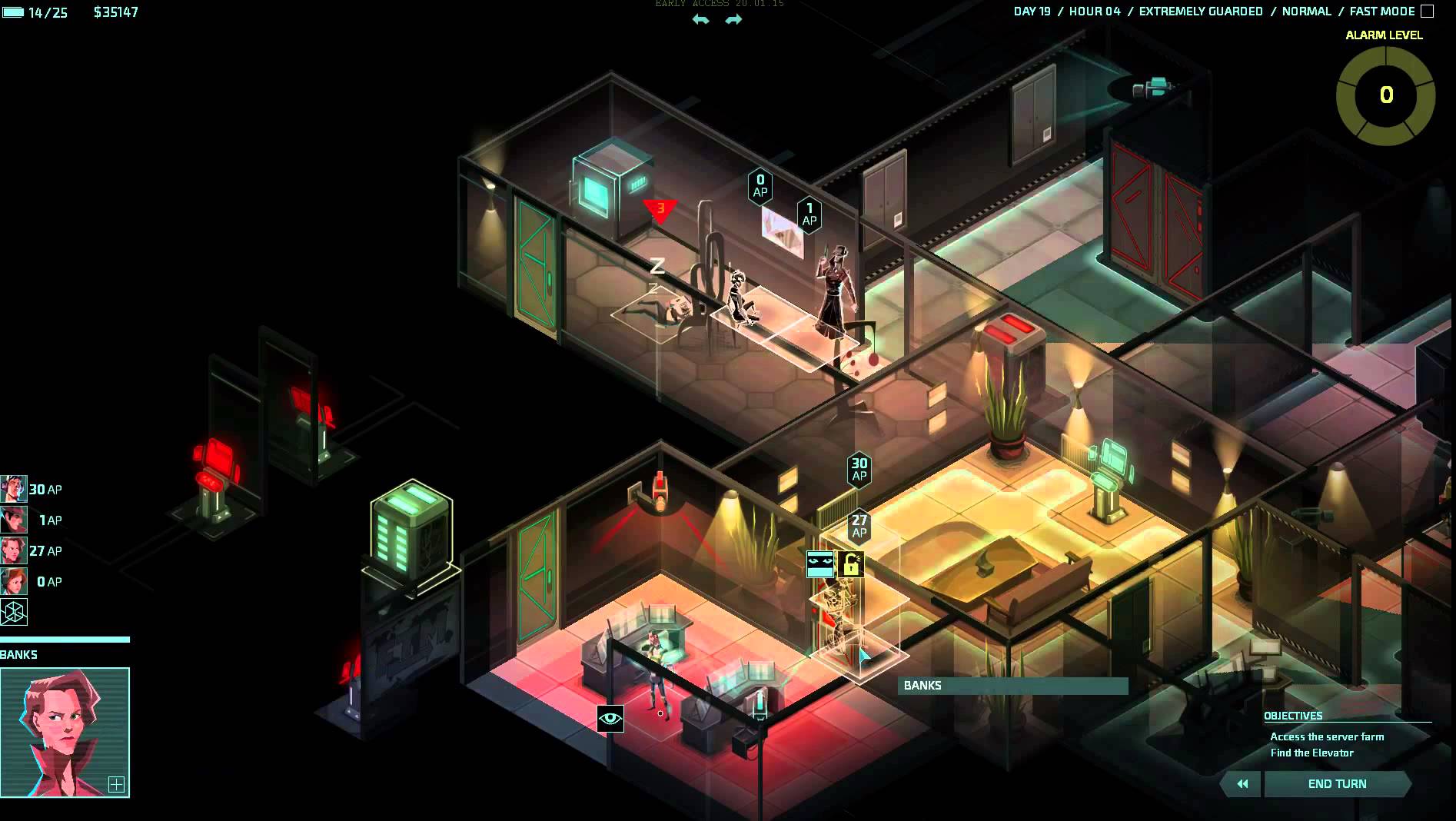Open the Incognita cube icon
Screen dimensions: 1456x821
[x=14, y=612]
